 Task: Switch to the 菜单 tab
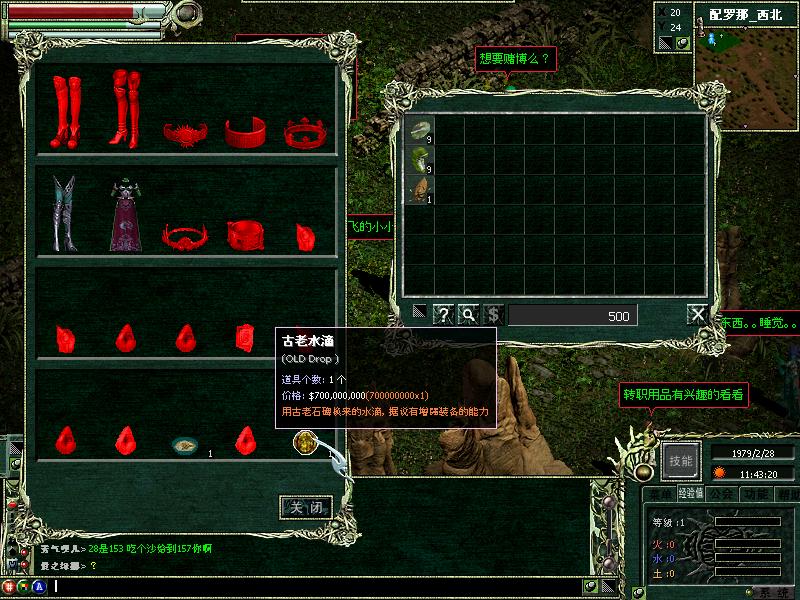pos(661,493)
